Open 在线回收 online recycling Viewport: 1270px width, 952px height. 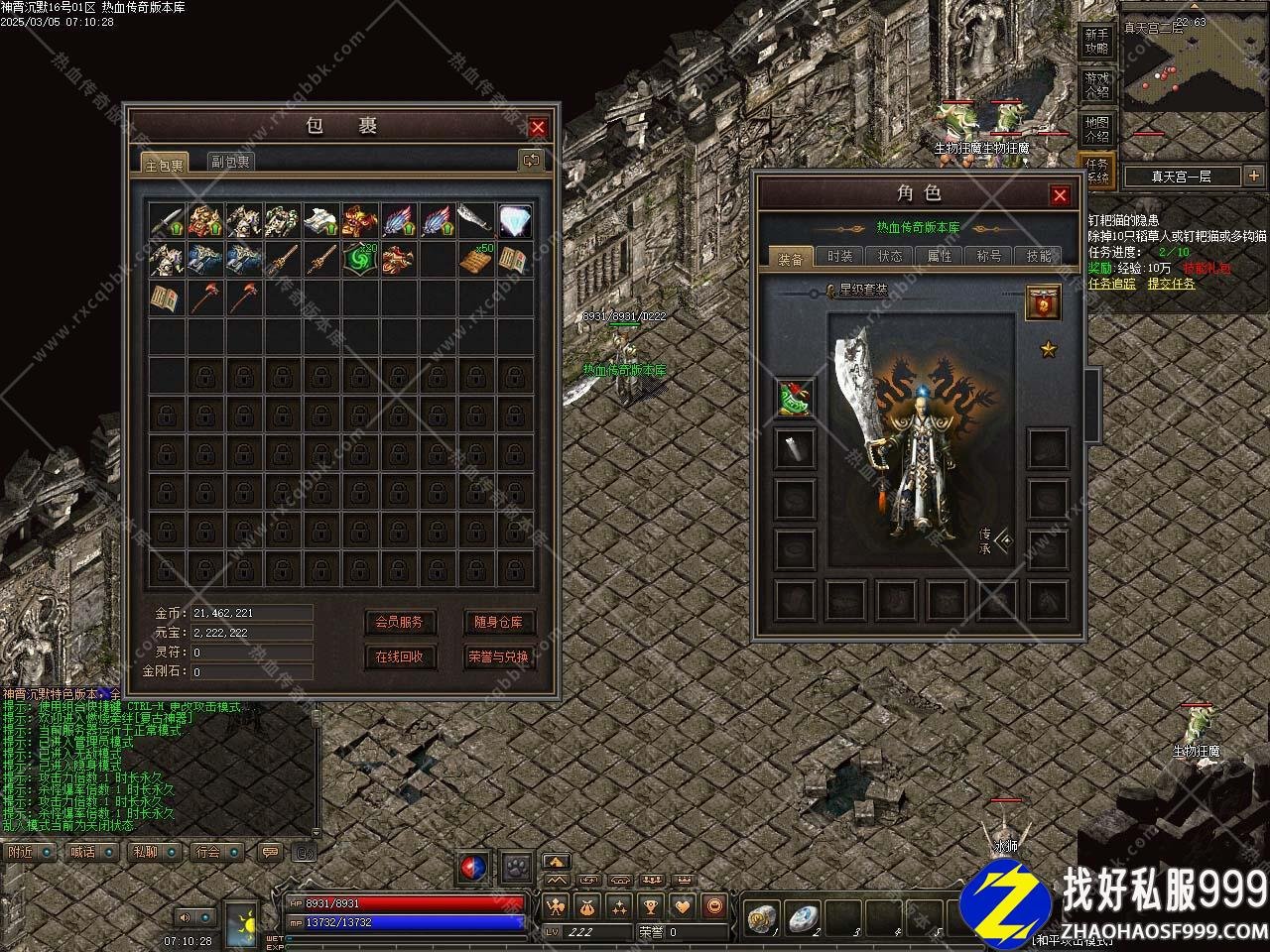(399, 655)
